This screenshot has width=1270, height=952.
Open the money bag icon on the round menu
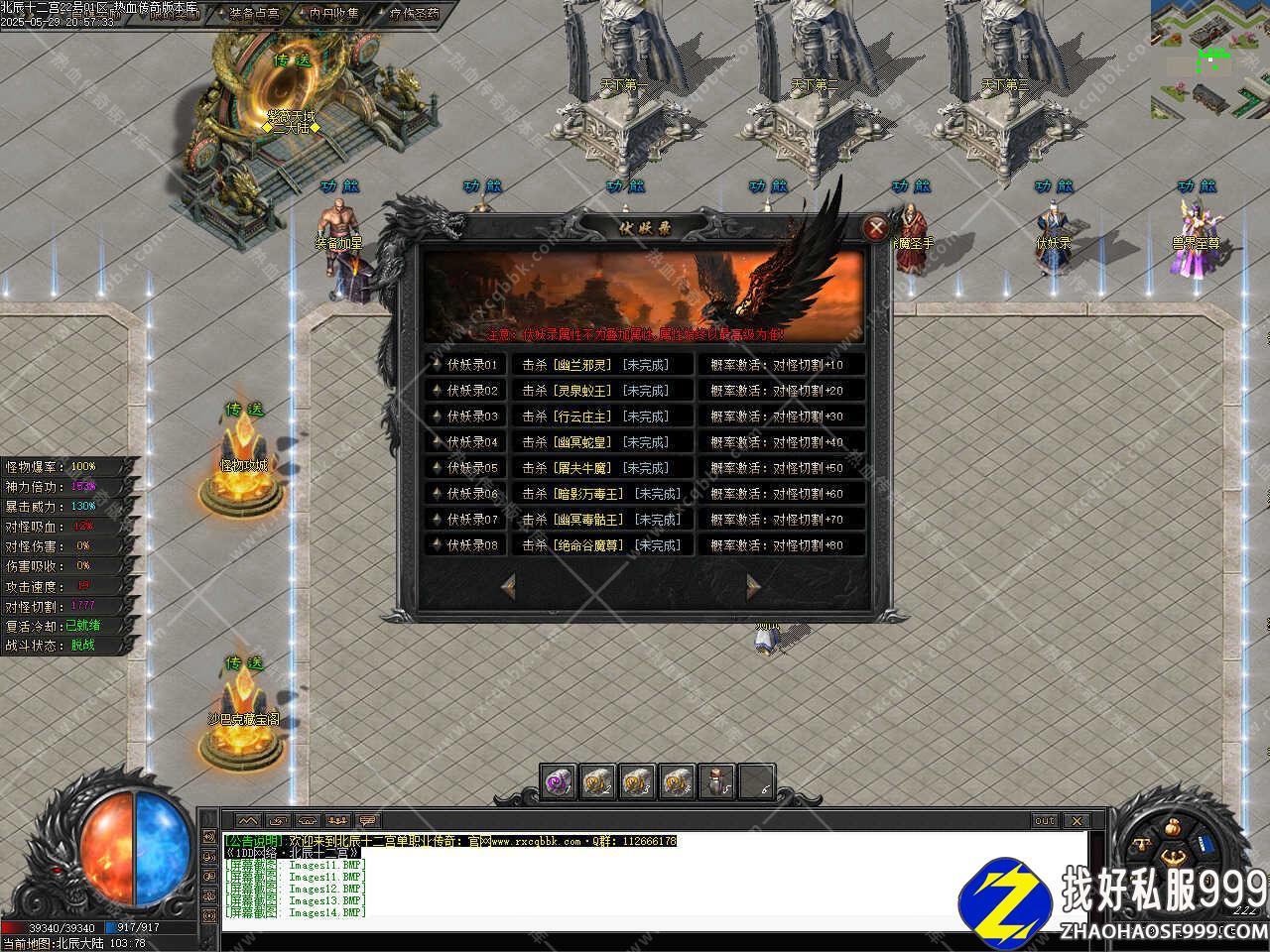1172,827
